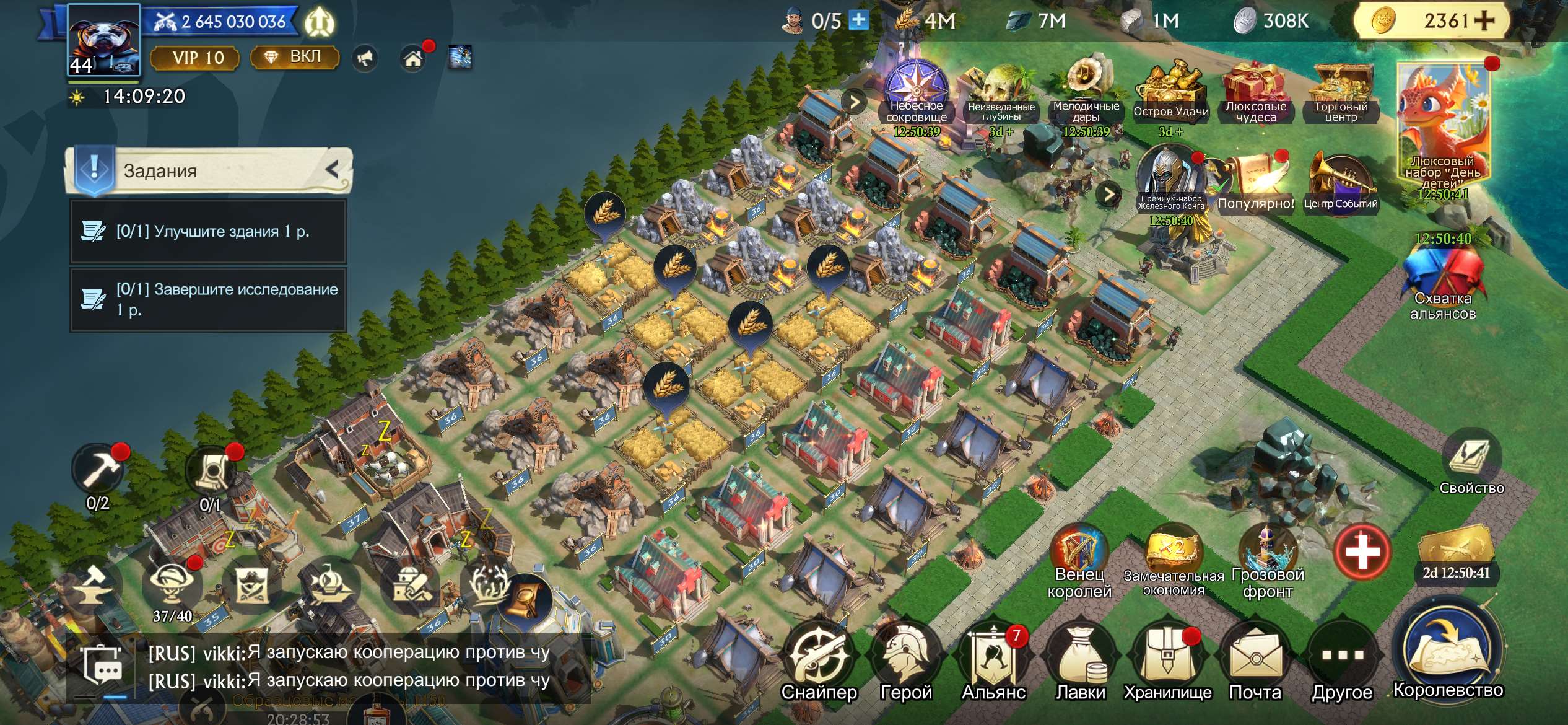Open the Остров Удачи event
Image resolution: width=1568 pixels, height=725 pixels.
coord(1170,94)
